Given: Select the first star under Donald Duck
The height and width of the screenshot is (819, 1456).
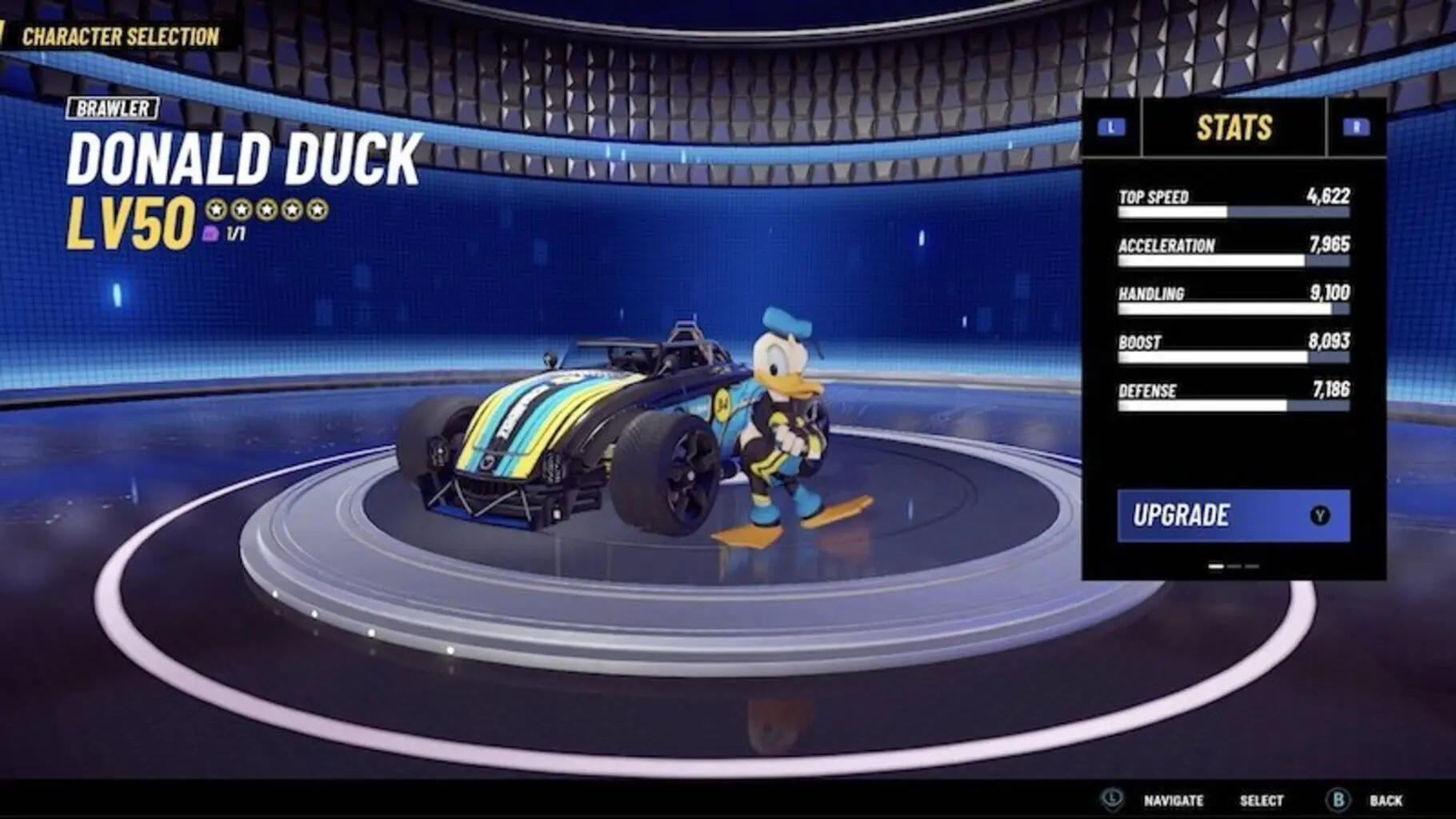Looking at the screenshot, I should tap(216, 210).
